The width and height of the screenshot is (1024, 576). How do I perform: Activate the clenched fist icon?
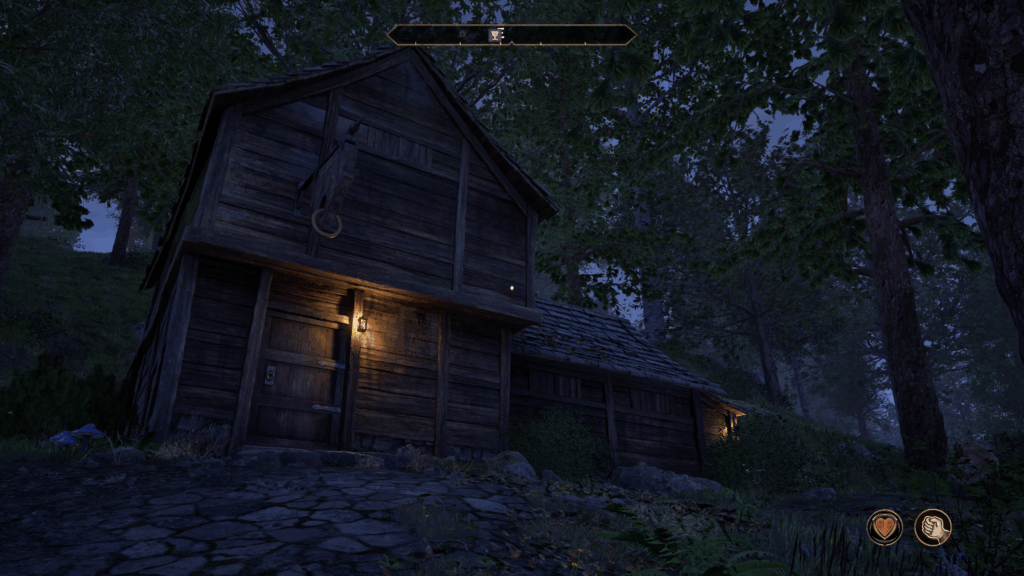(932, 527)
